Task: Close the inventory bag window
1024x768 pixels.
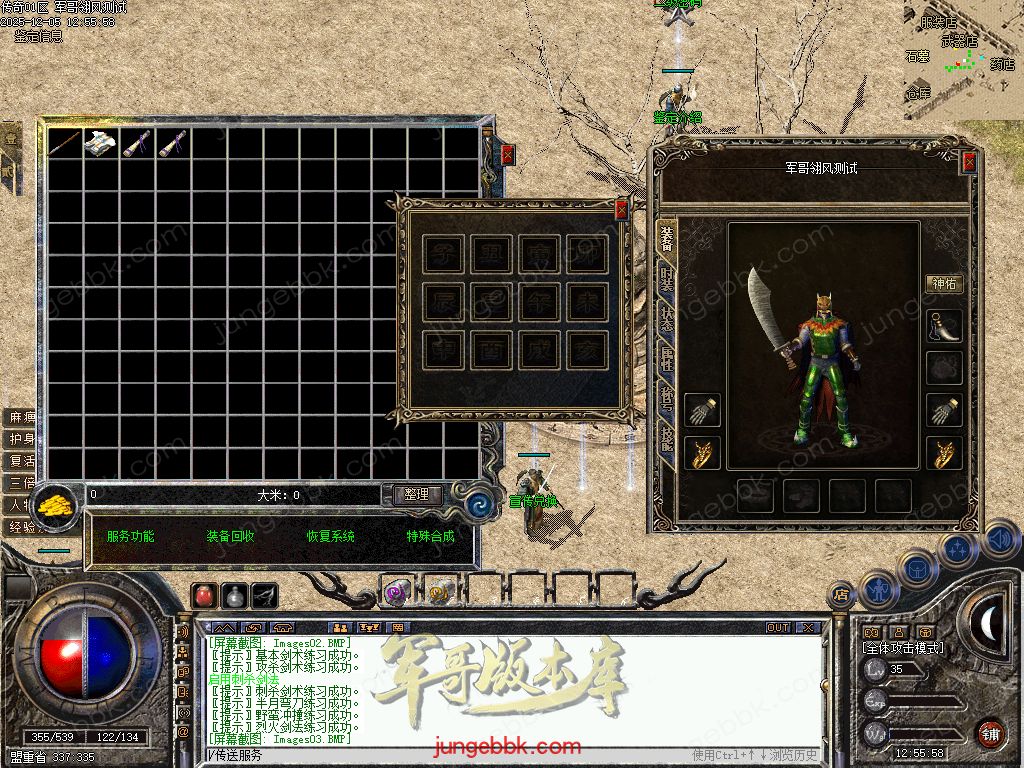Action: [x=508, y=155]
